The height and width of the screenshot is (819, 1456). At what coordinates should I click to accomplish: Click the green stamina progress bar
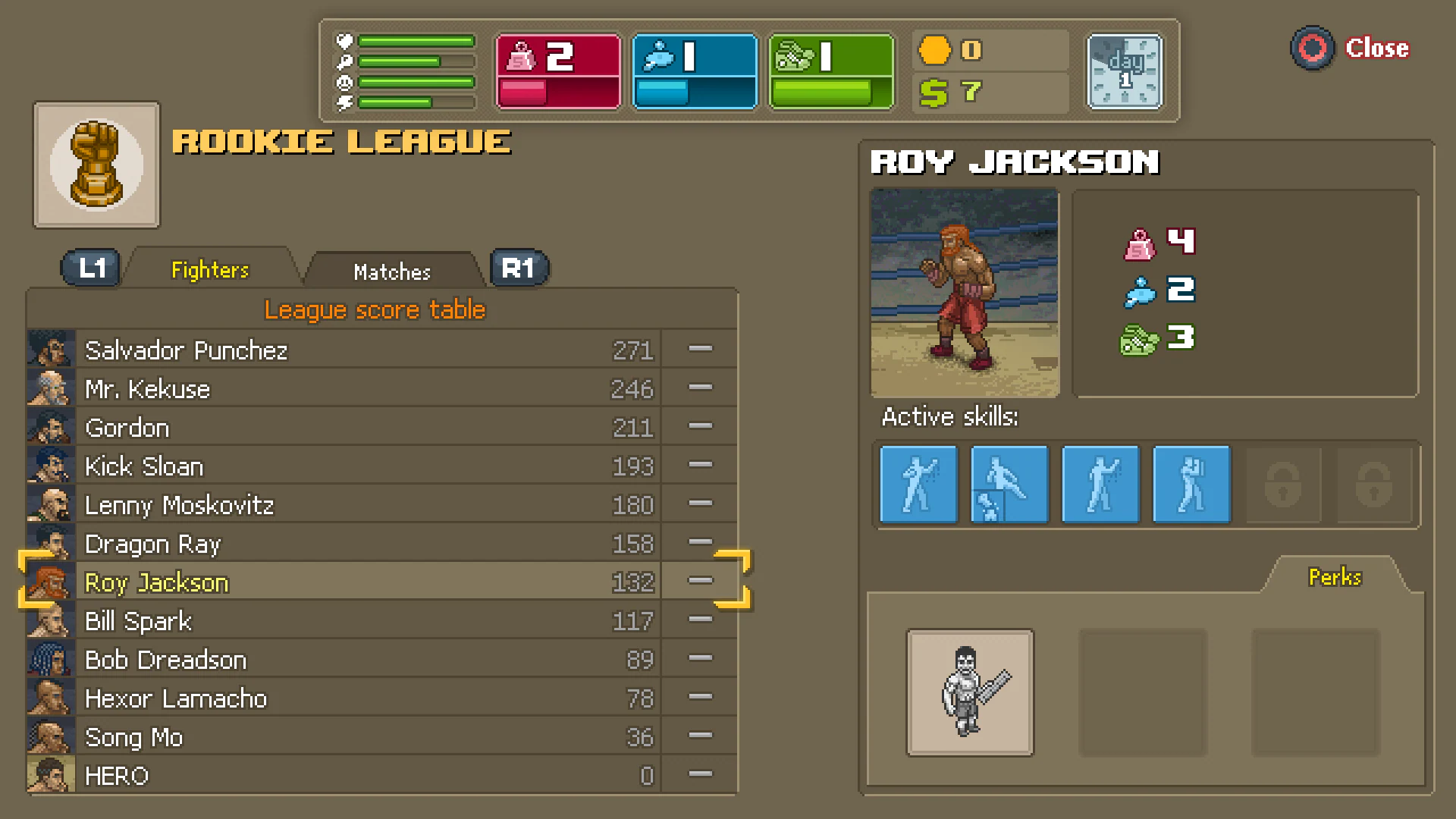821,93
